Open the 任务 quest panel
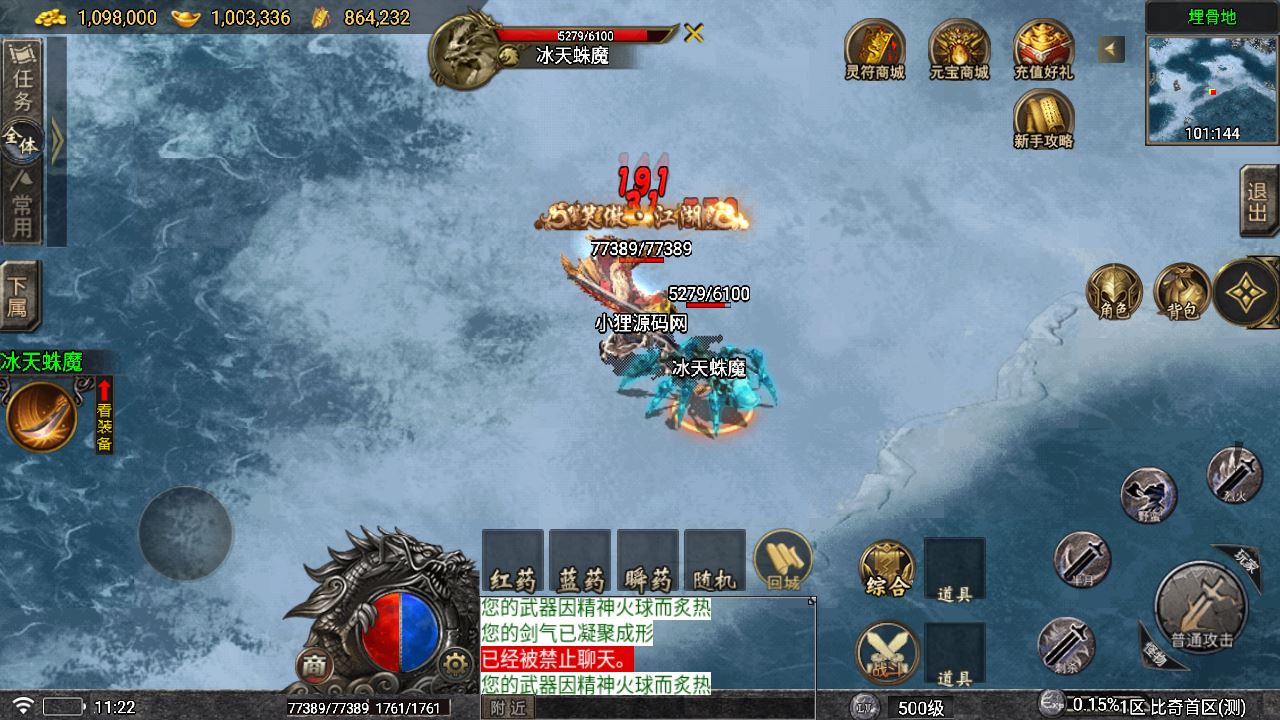Image resolution: width=1280 pixels, height=720 pixels. coord(22,84)
